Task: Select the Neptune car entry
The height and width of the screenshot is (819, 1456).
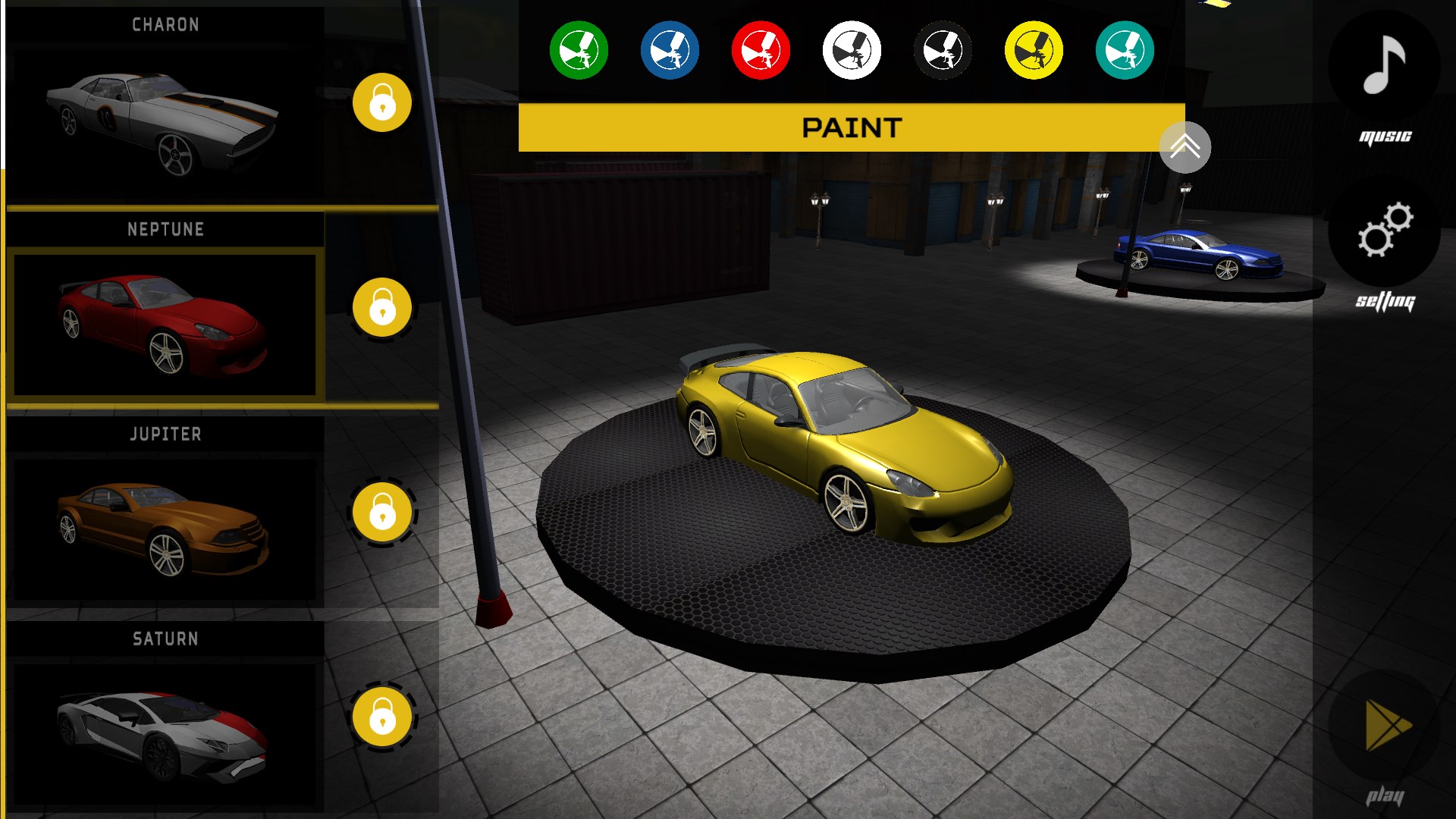Action: 165,325
